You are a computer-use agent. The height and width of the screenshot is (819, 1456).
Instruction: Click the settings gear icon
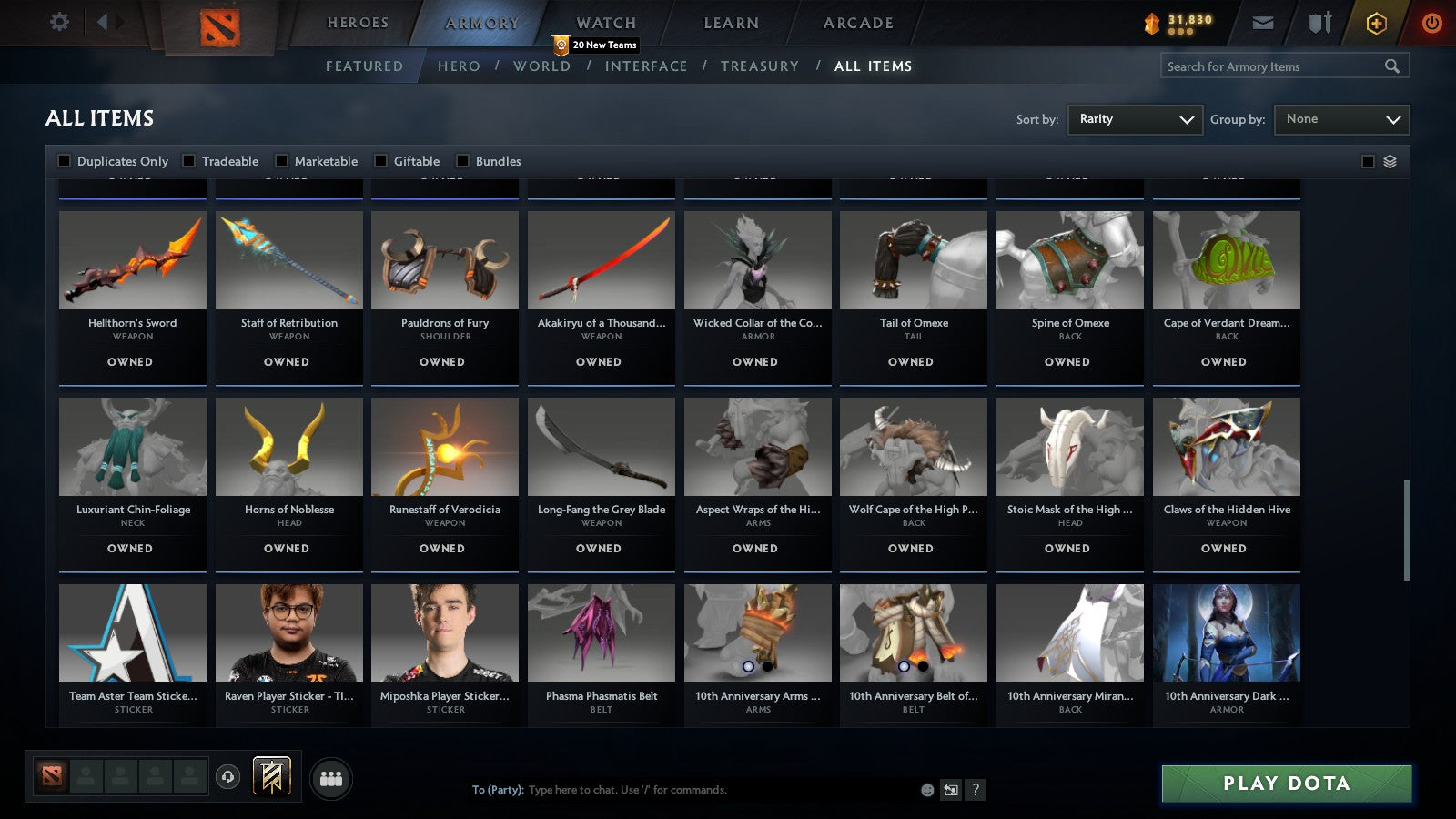pos(59,21)
